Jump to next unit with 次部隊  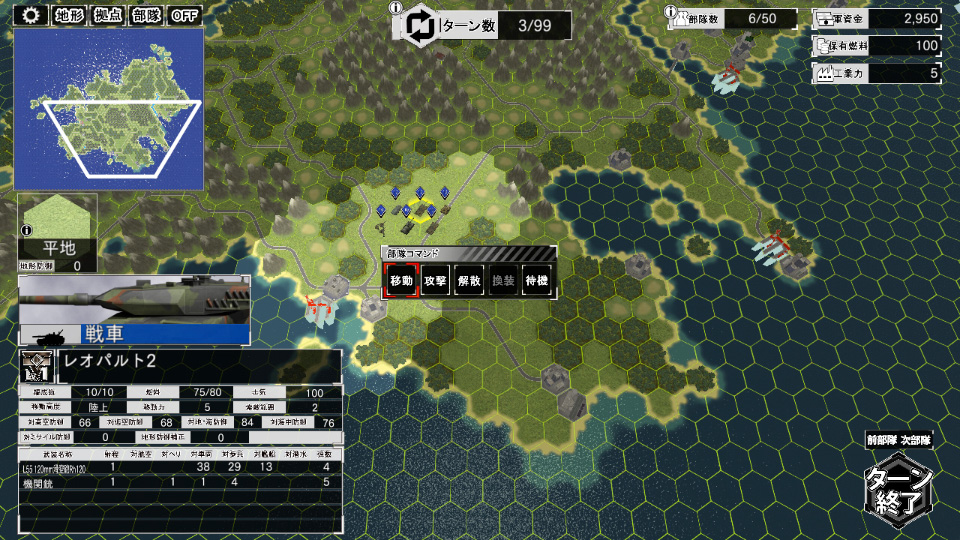(x=917, y=440)
